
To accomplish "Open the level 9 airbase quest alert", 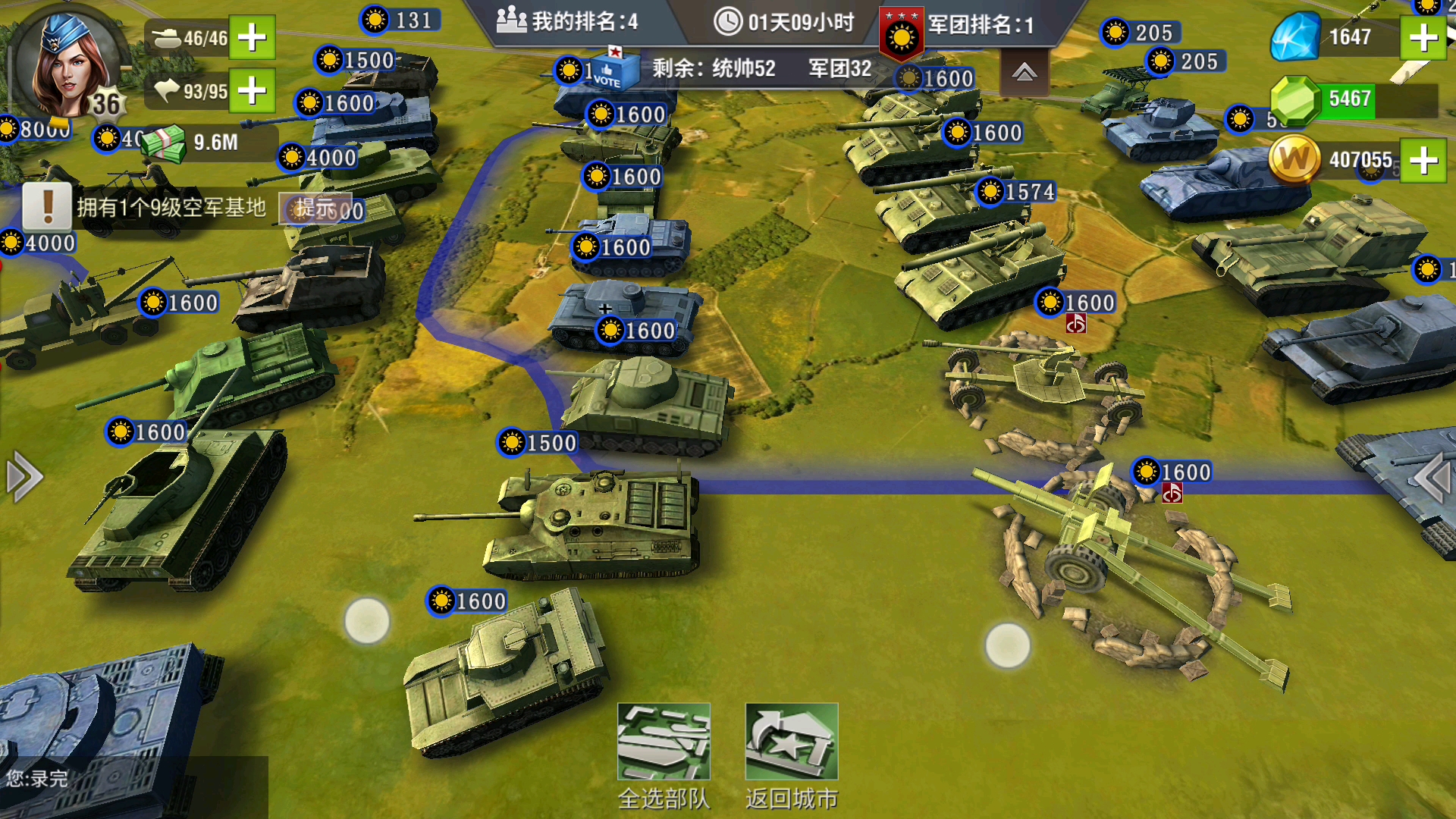I will [x=47, y=206].
